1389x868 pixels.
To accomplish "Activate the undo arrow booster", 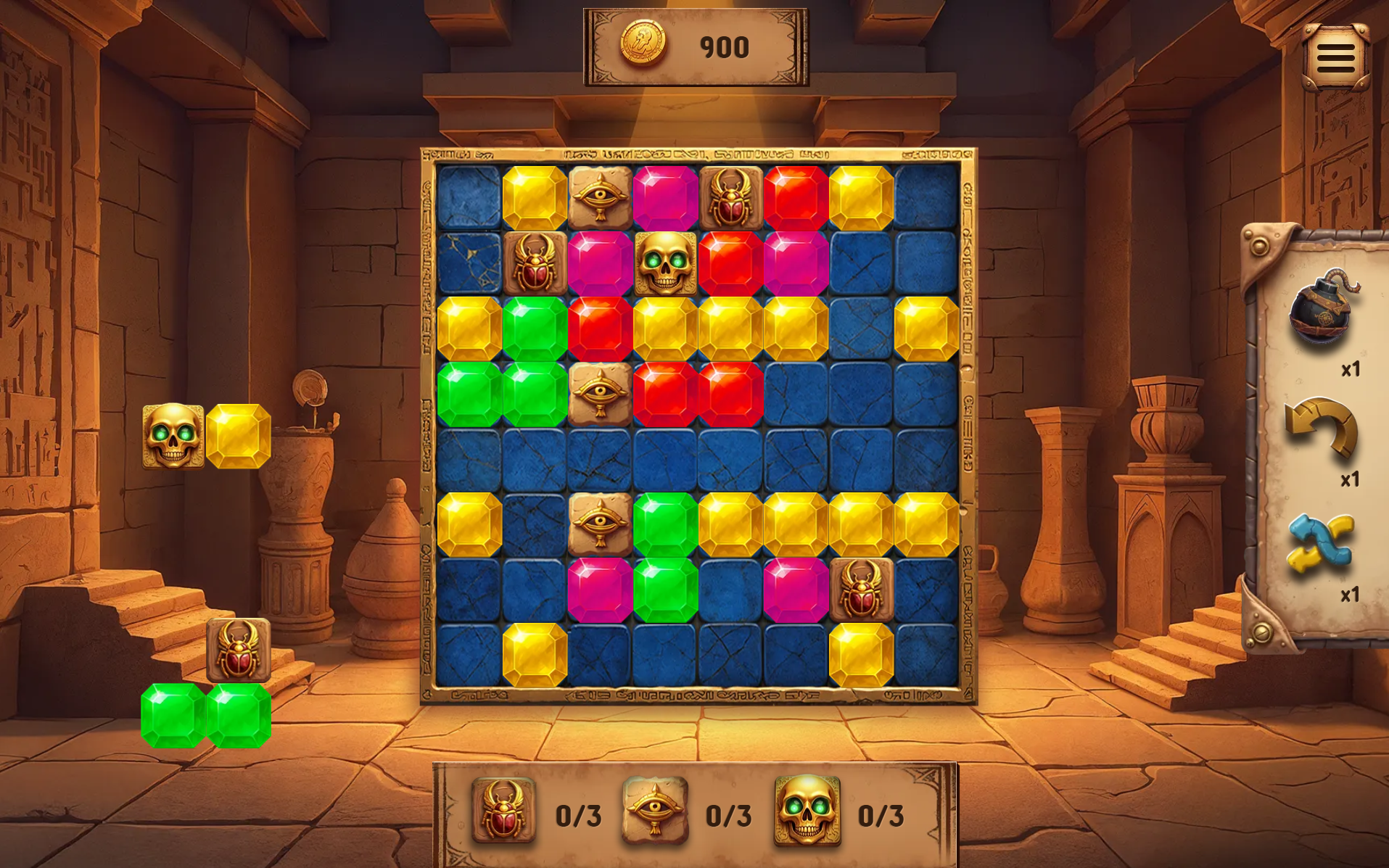I will [x=1321, y=427].
